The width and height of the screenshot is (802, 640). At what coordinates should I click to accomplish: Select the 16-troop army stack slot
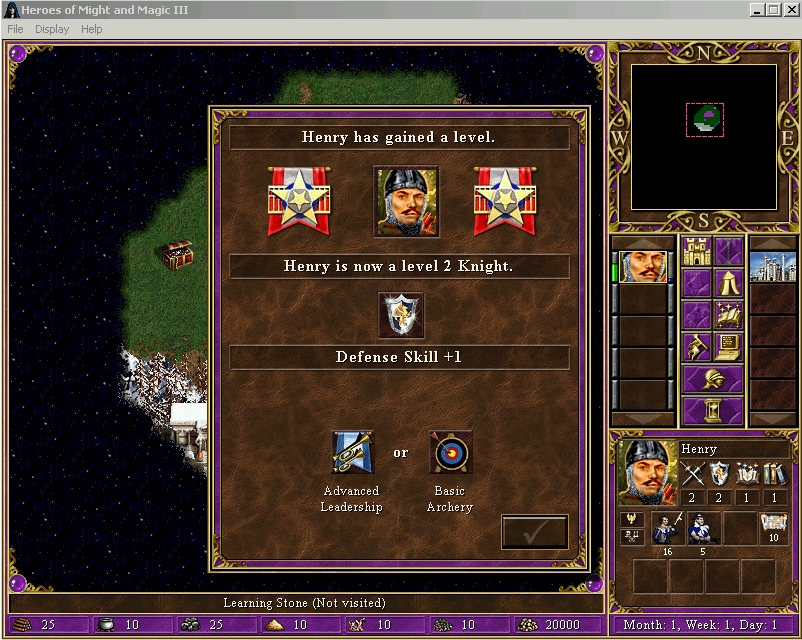pos(667,528)
